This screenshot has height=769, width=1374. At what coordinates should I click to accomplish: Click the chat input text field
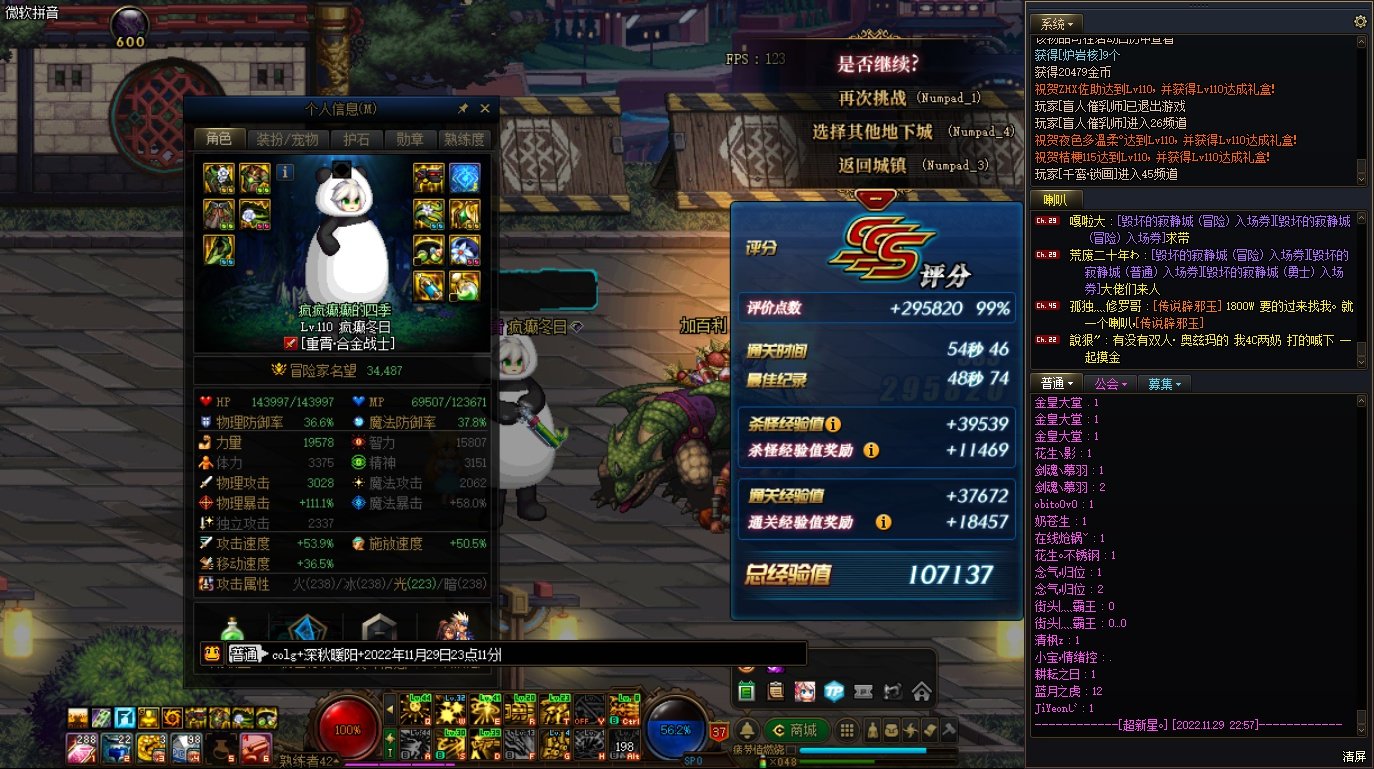530,654
